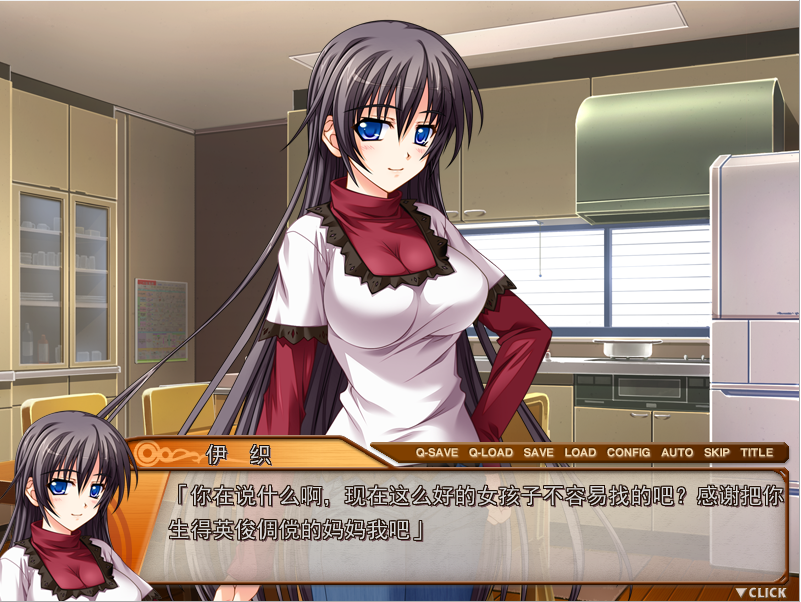This screenshot has height=602, width=801.
Task: Quick load with the Q-LOAD button
Action: (490, 452)
